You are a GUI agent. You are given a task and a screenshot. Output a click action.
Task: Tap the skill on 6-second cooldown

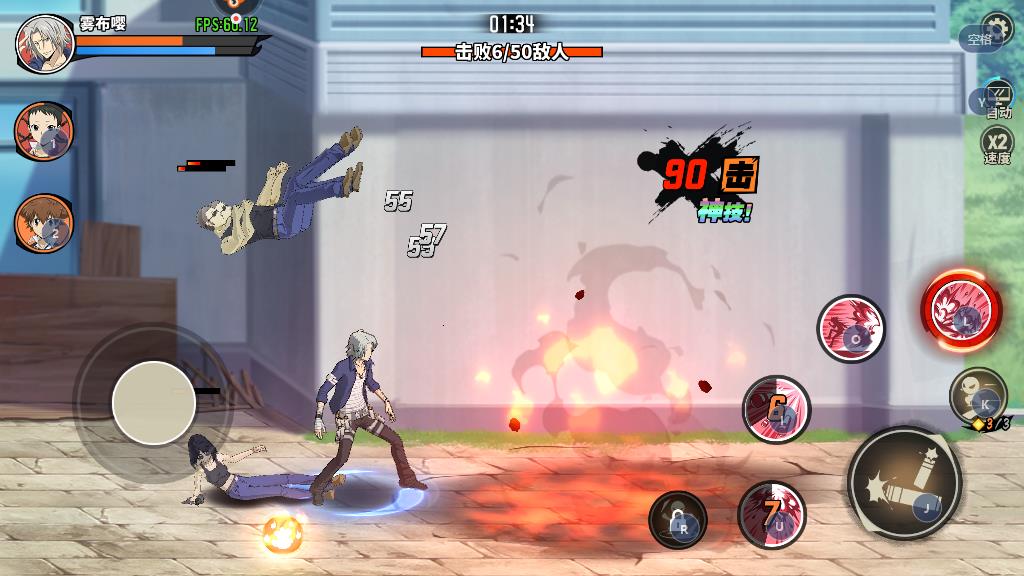pyautogui.click(x=776, y=408)
